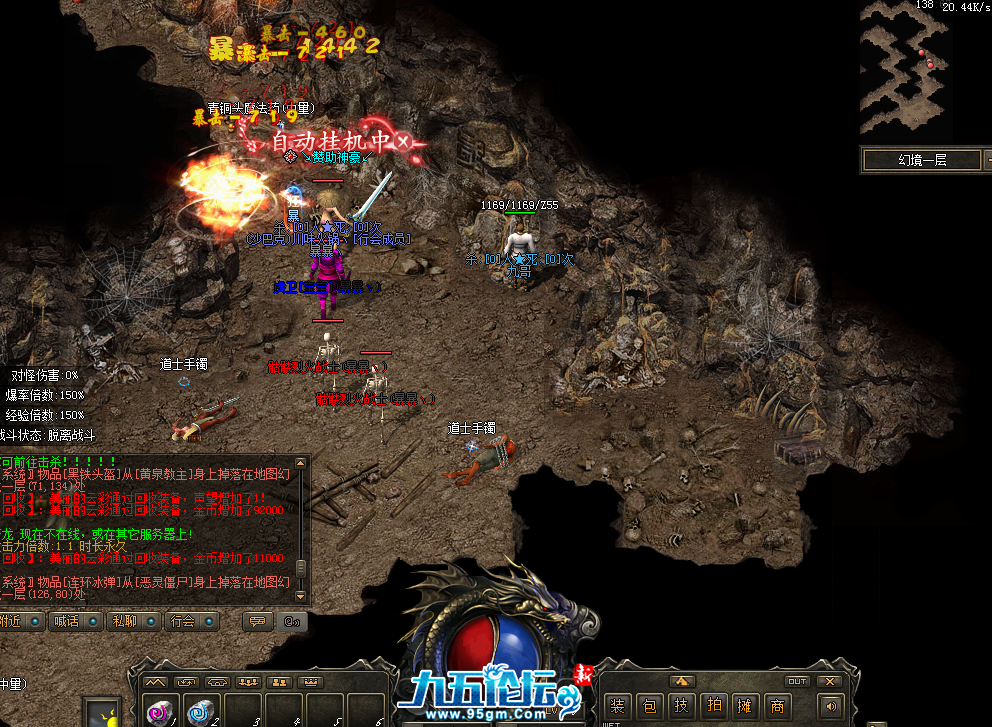Image resolution: width=992 pixels, height=727 pixels.
Task: Open the 摊 stall panel
Action: pyautogui.click(x=745, y=707)
